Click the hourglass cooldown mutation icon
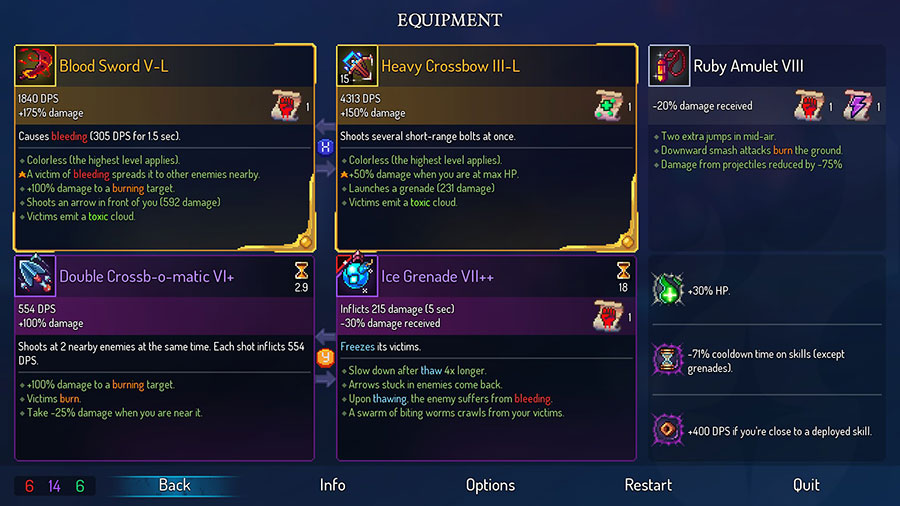Screen dimensions: 900x506 coord(665,360)
